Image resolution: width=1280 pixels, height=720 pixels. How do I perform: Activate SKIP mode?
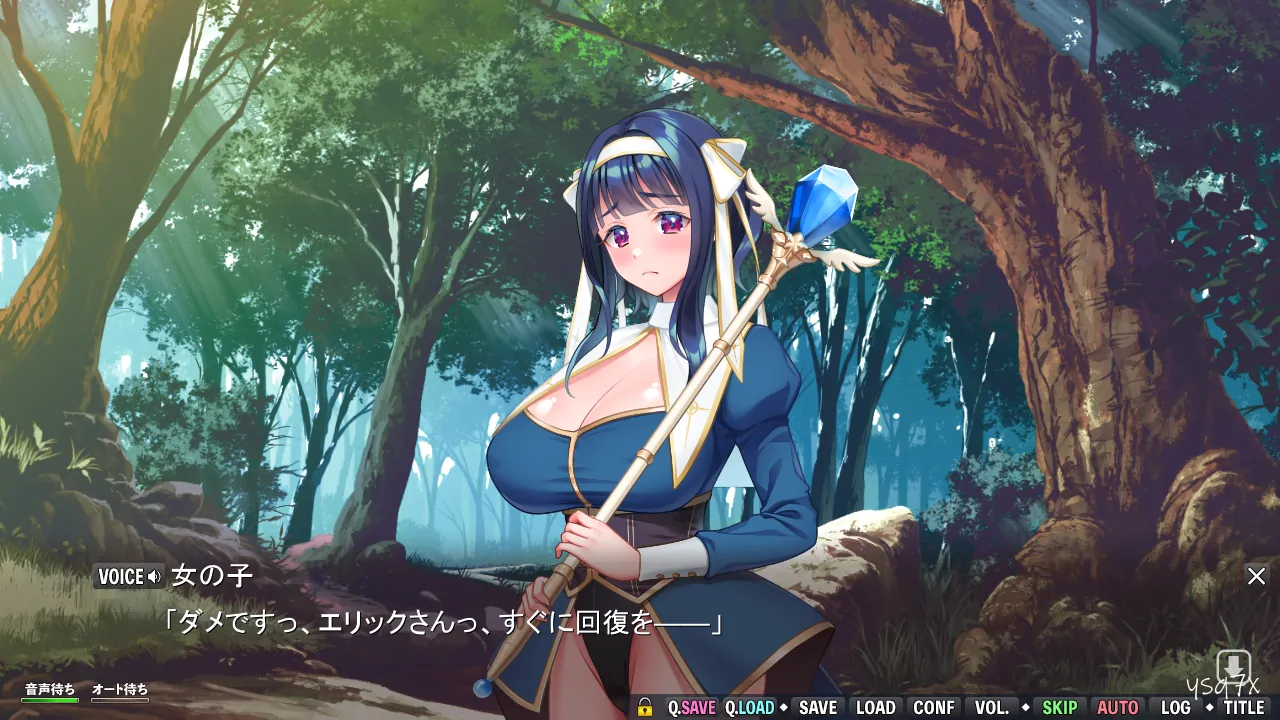point(1060,707)
